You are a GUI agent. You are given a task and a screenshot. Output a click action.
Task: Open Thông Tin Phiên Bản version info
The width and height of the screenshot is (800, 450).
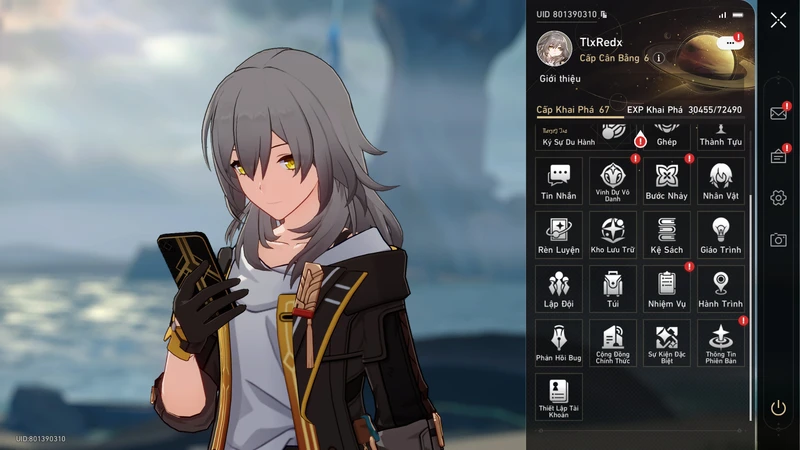[720, 342]
